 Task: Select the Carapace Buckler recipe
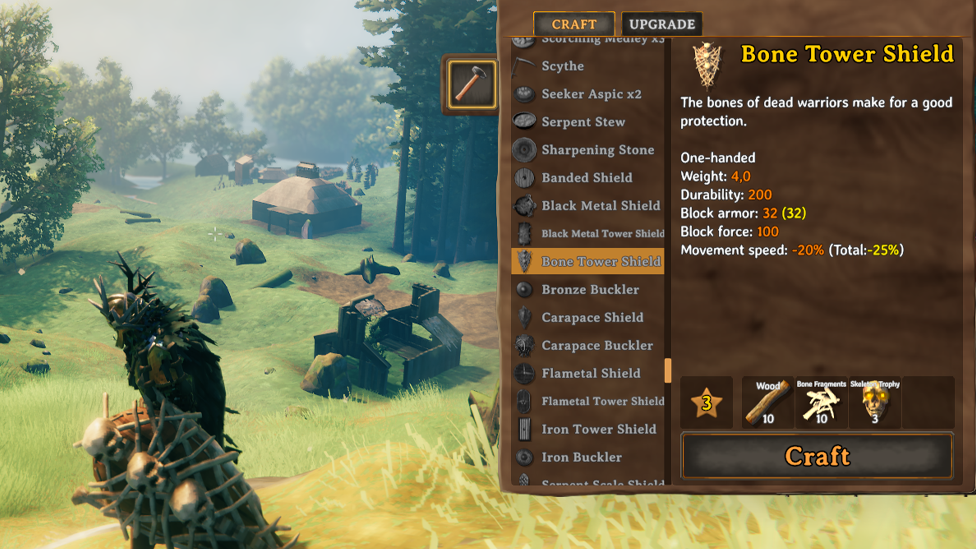coord(597,346)
